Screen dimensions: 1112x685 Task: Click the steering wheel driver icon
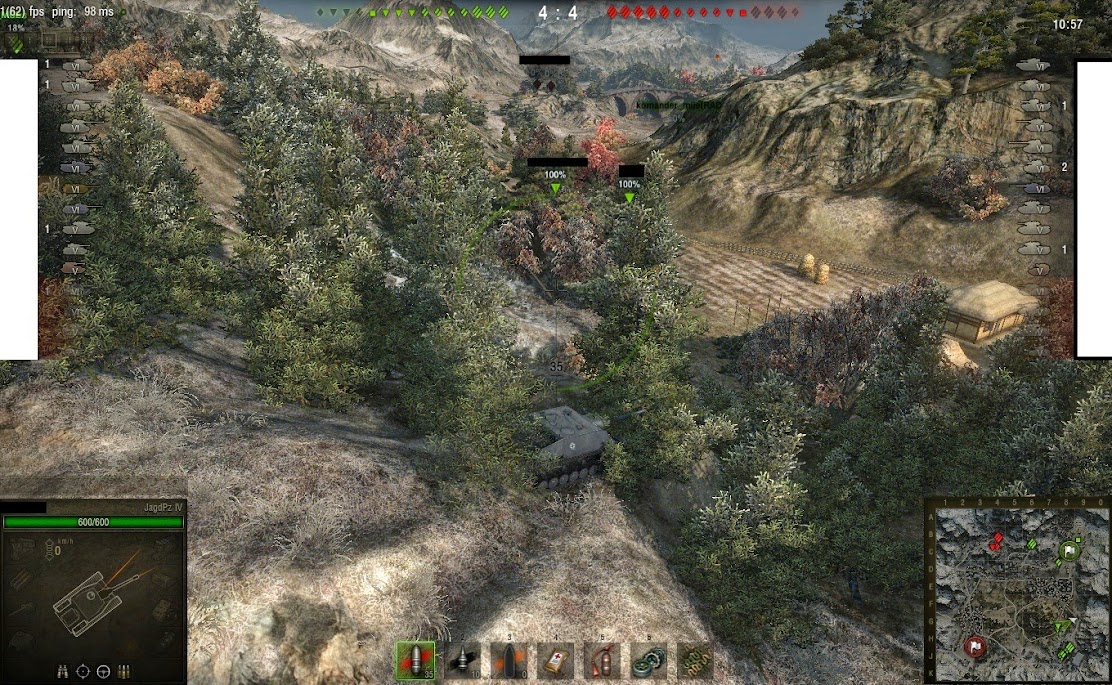tap(104, 671)
